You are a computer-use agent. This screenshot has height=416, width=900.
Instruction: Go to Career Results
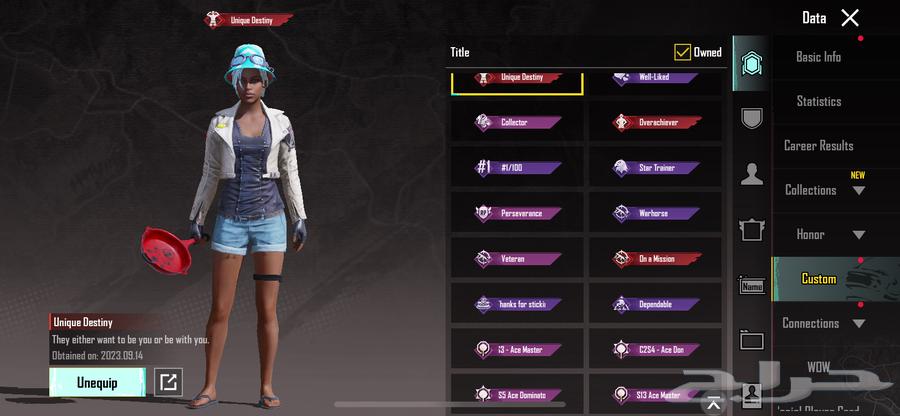818,146
